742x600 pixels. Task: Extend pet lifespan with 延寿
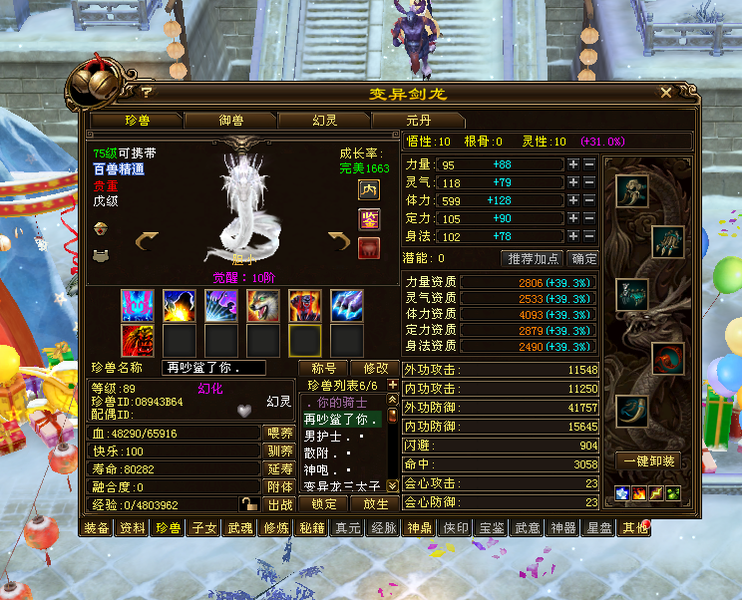tap(277, 469)
